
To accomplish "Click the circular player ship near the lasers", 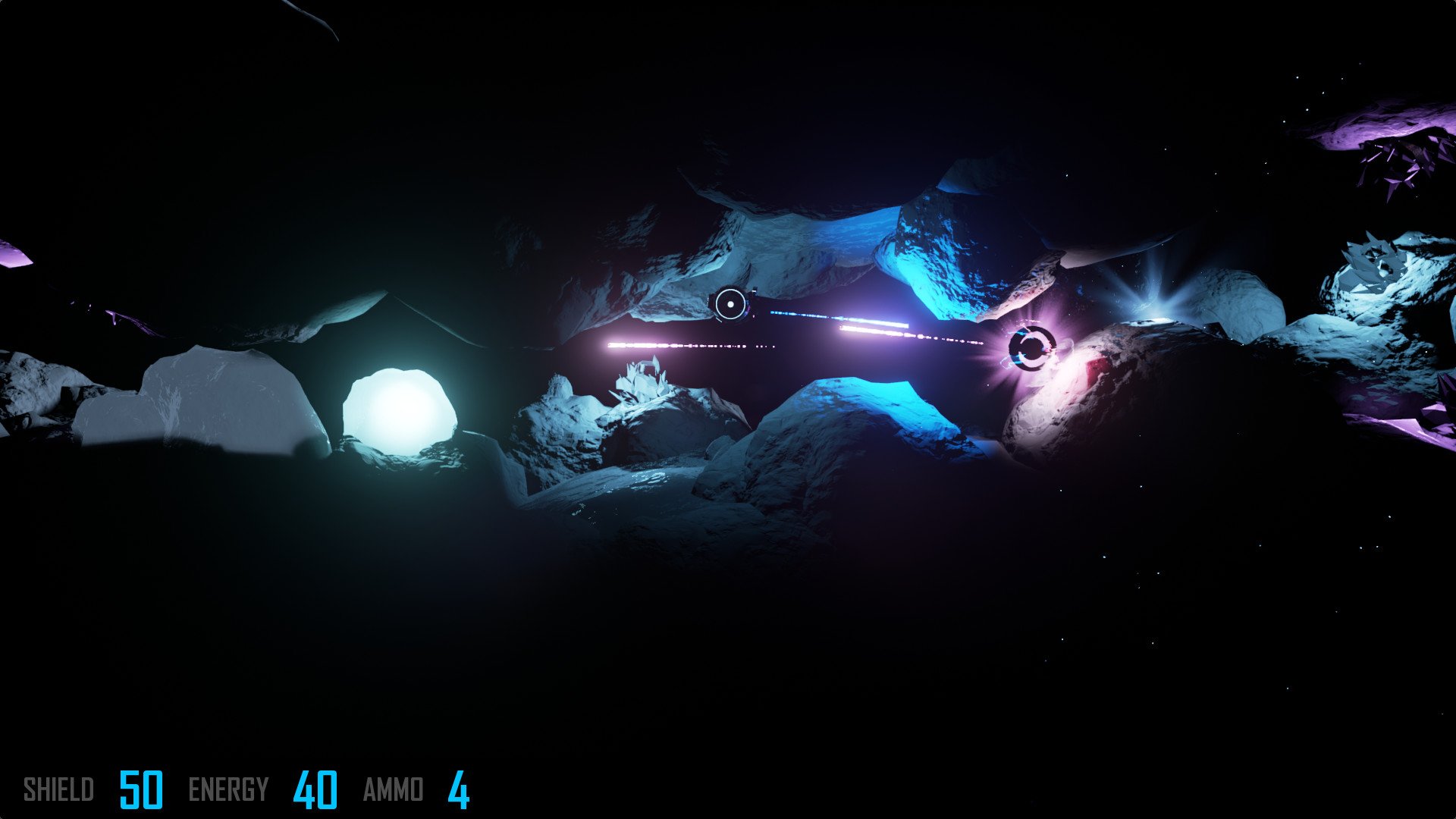I will pyautogui.click(x=730, y=303).
